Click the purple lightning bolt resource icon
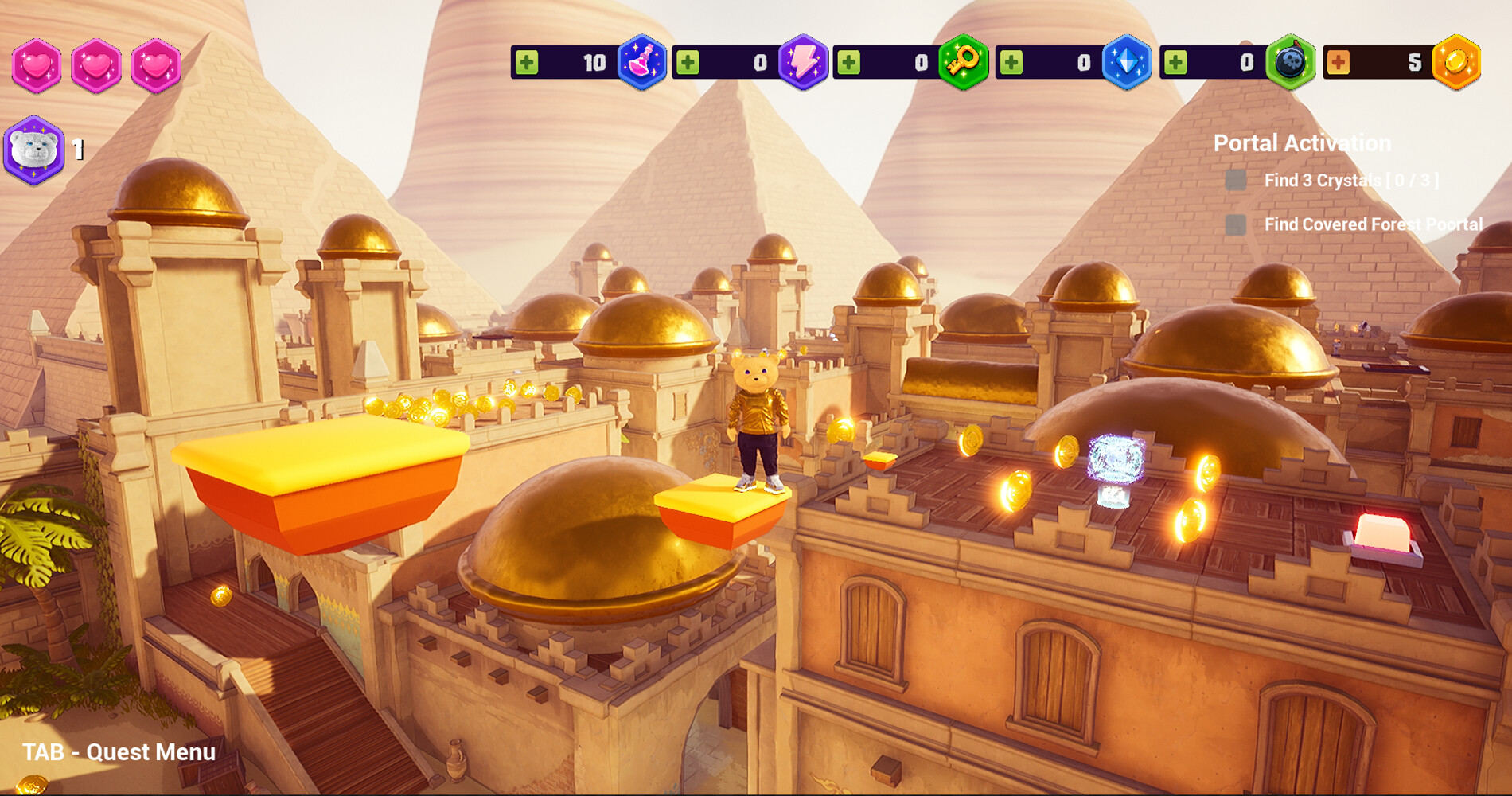Viewport: 1512px width, 796px height. 805,62
